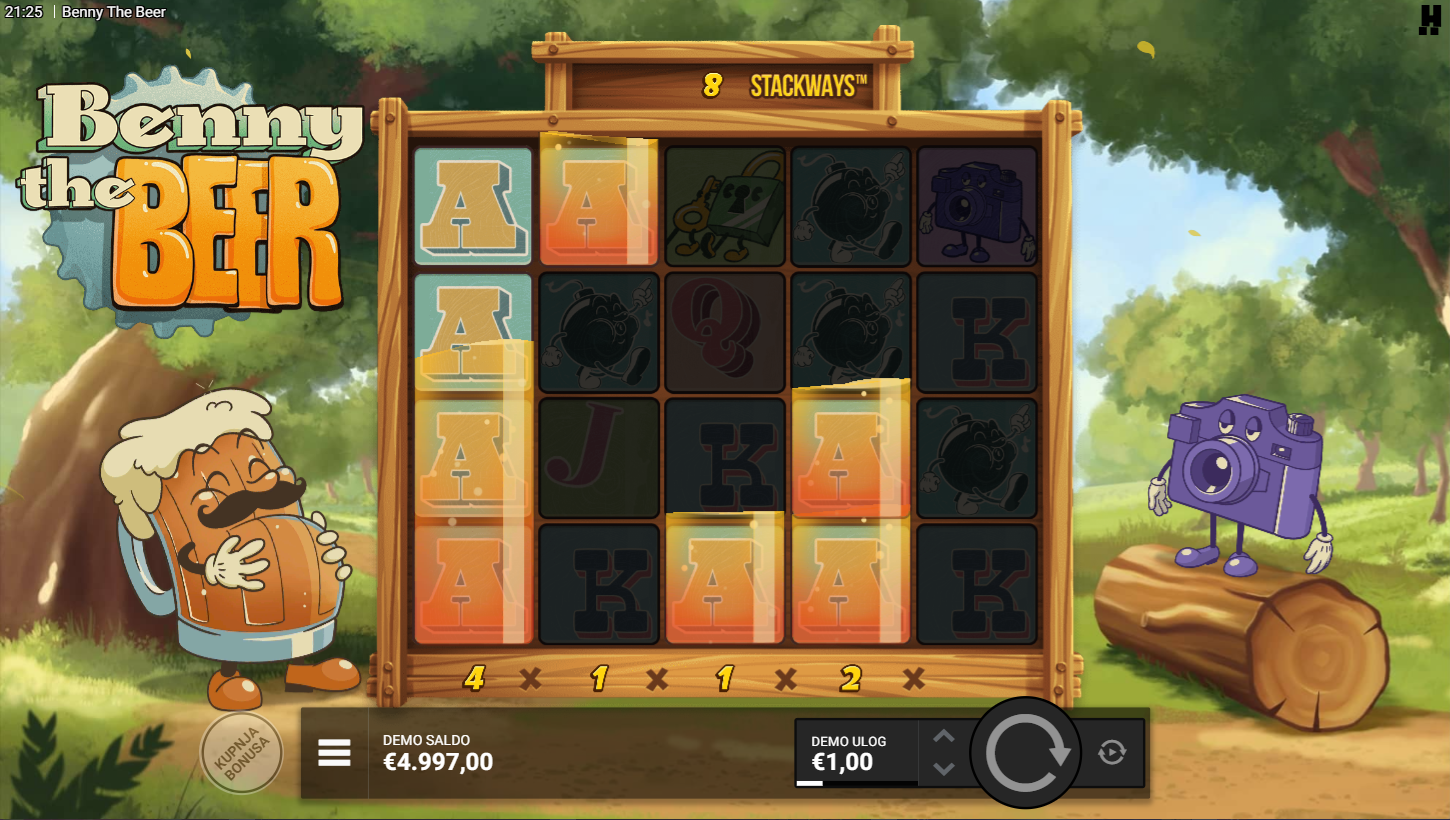Image resolution: width=1450 pixels, height=820 pixels.
Task: Increase the bet with the up arrow
Action: [944, 737]
